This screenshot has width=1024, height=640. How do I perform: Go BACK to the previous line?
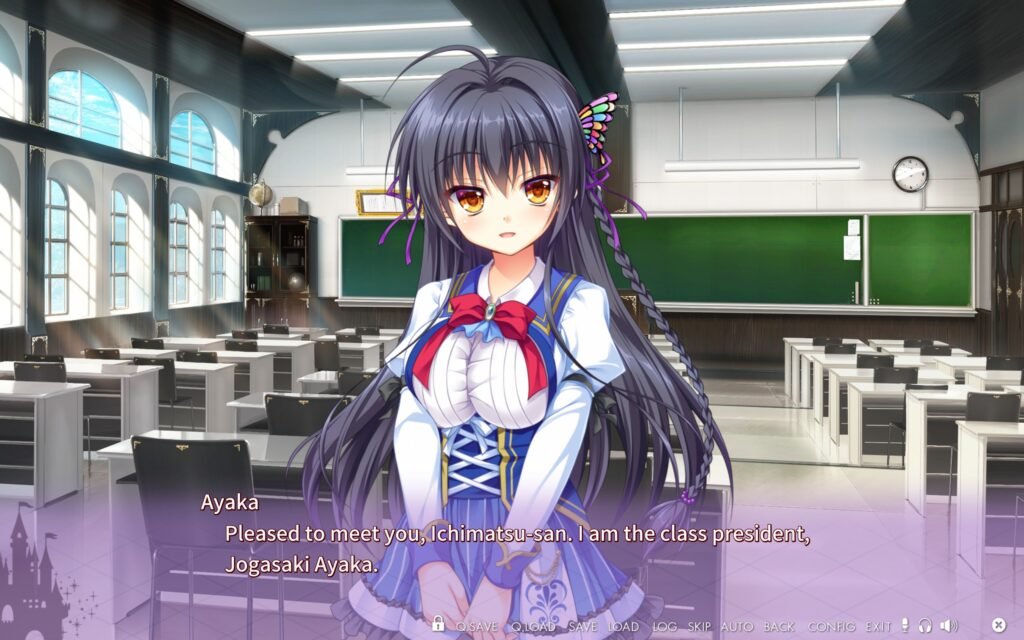coord(779,626)
